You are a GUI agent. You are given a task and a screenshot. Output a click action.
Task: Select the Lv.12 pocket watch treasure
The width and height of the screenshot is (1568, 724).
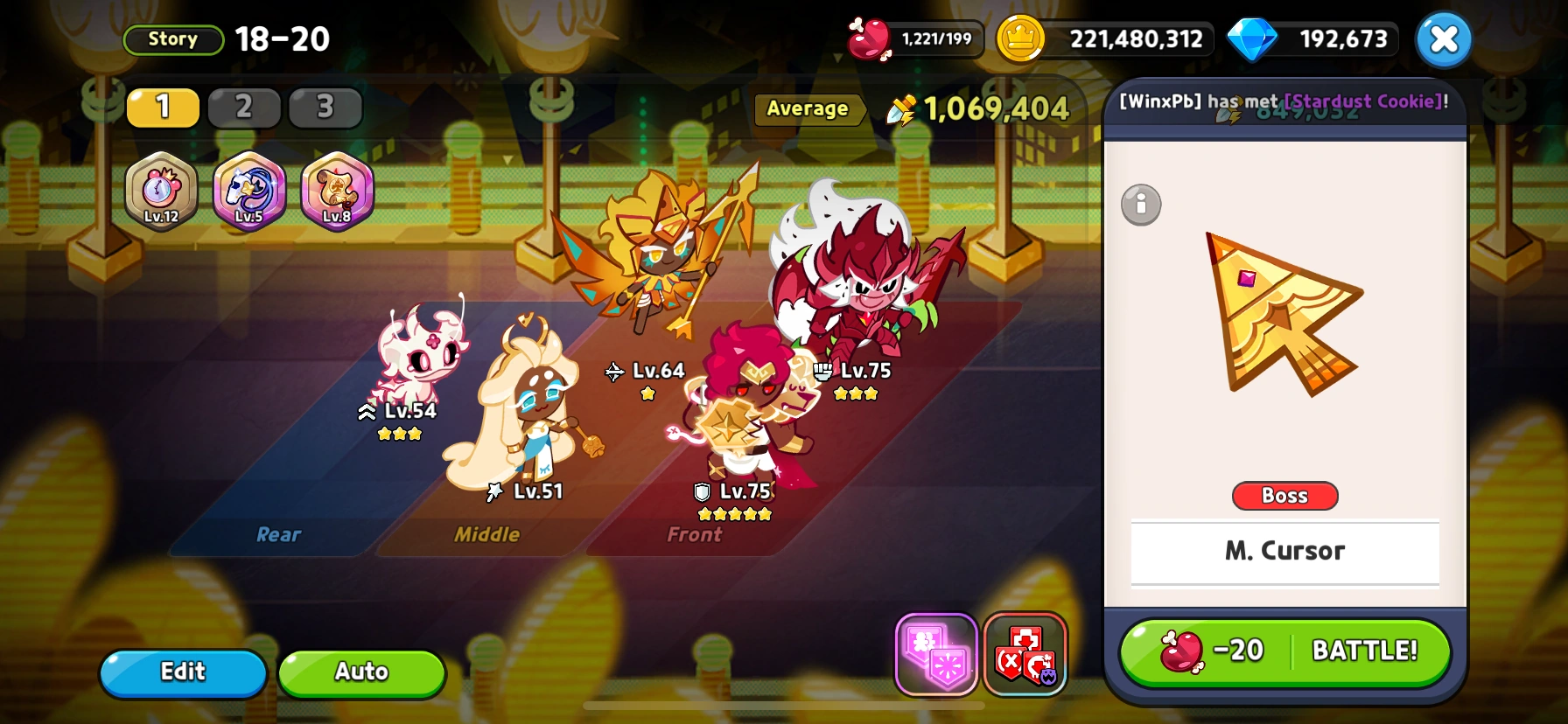[x=162, y=191]
